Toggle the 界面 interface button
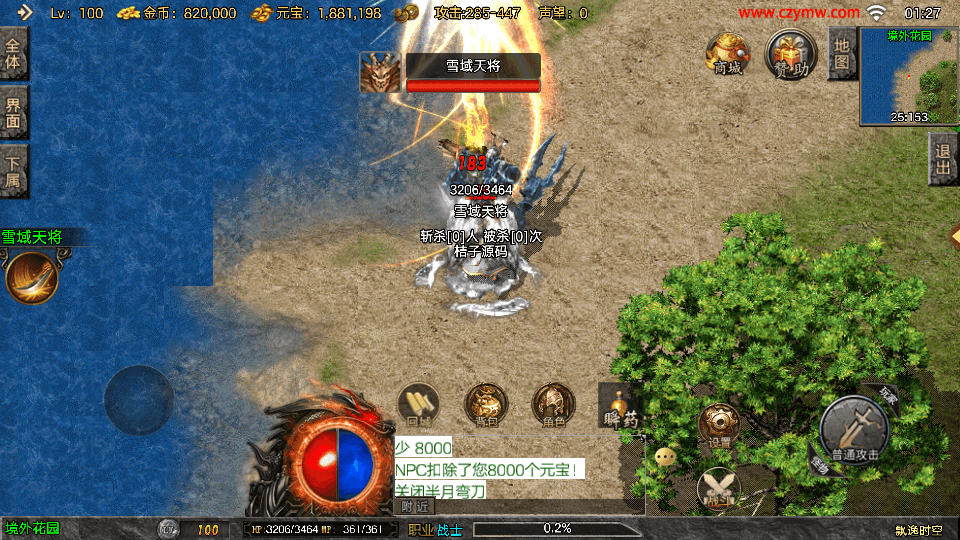Viewport: 960px width, 540px height. tap(13, 112)
